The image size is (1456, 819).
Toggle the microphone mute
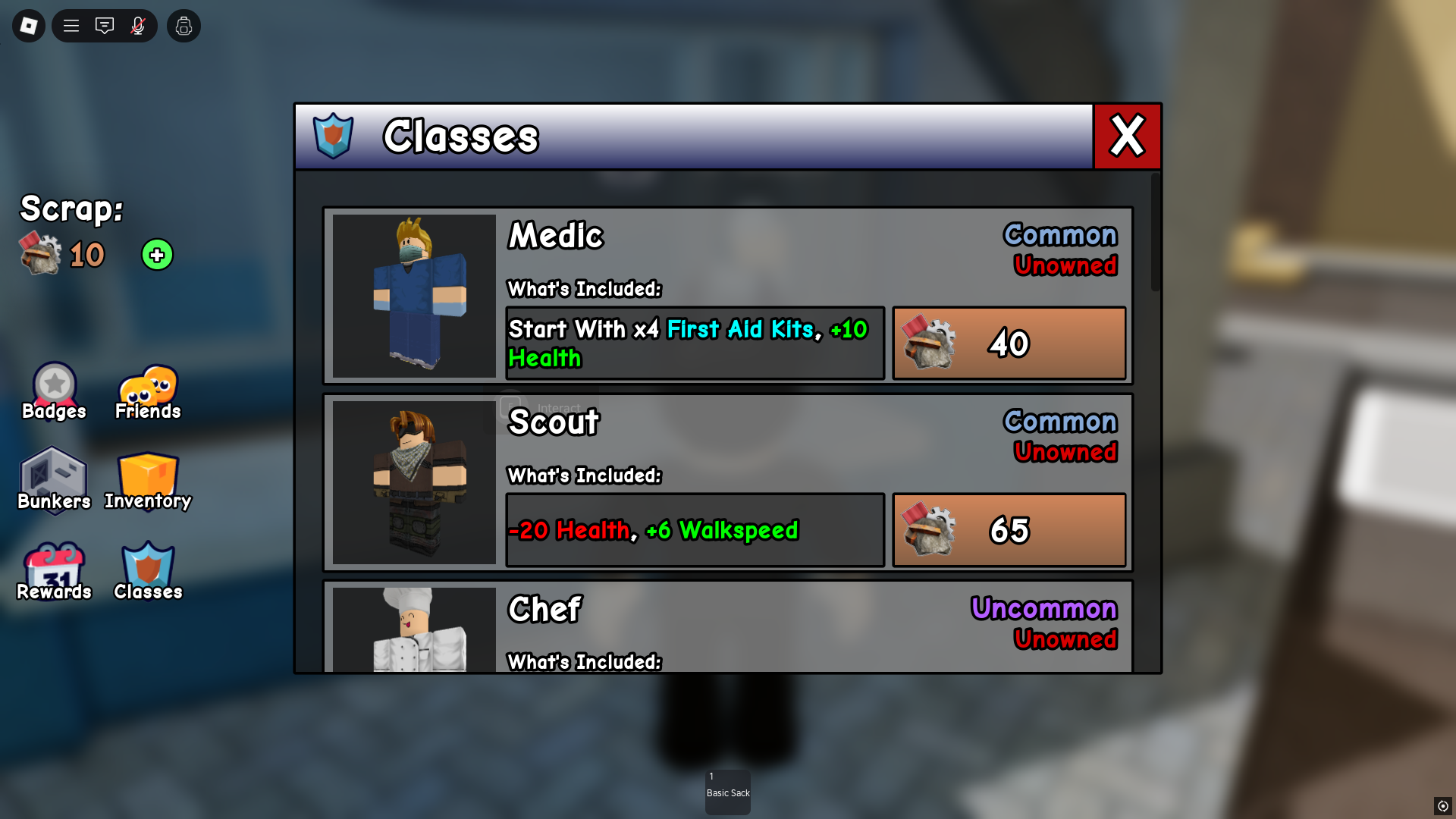pos(138,25)
